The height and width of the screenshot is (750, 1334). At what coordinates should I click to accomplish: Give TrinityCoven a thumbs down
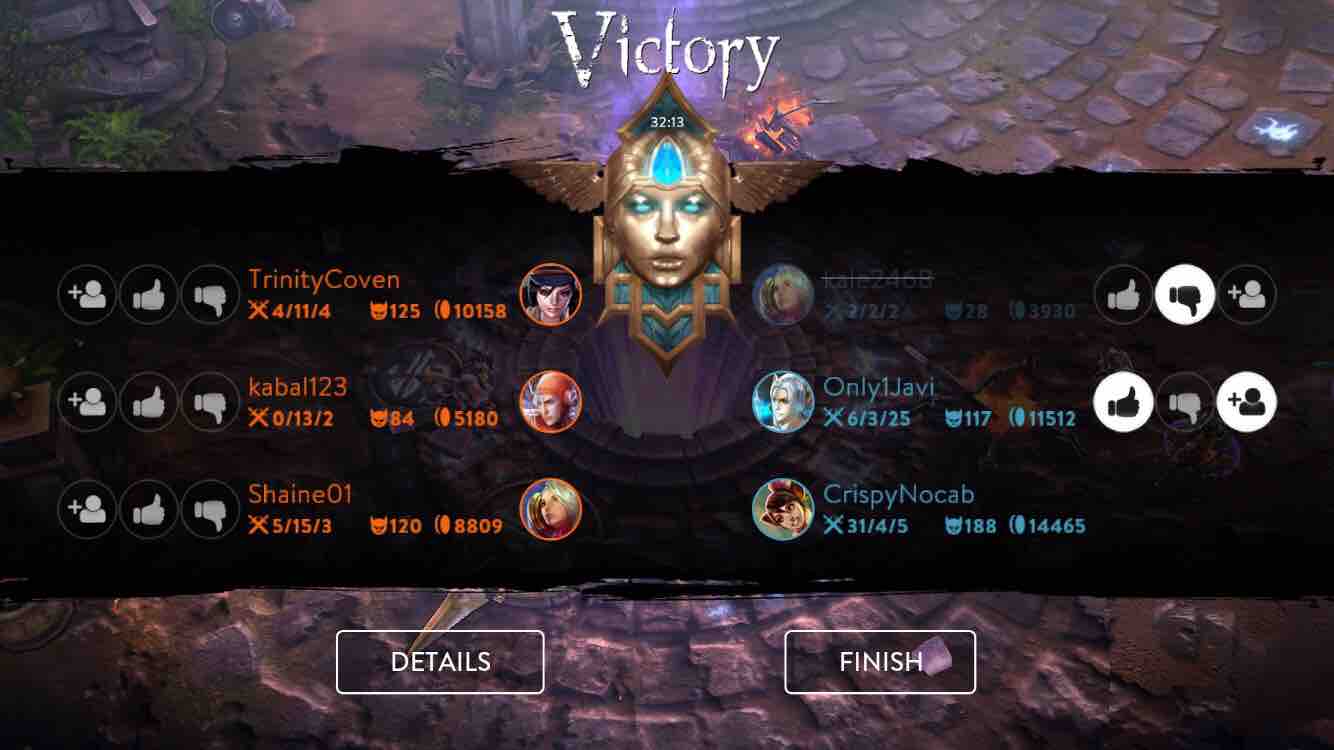211,294
